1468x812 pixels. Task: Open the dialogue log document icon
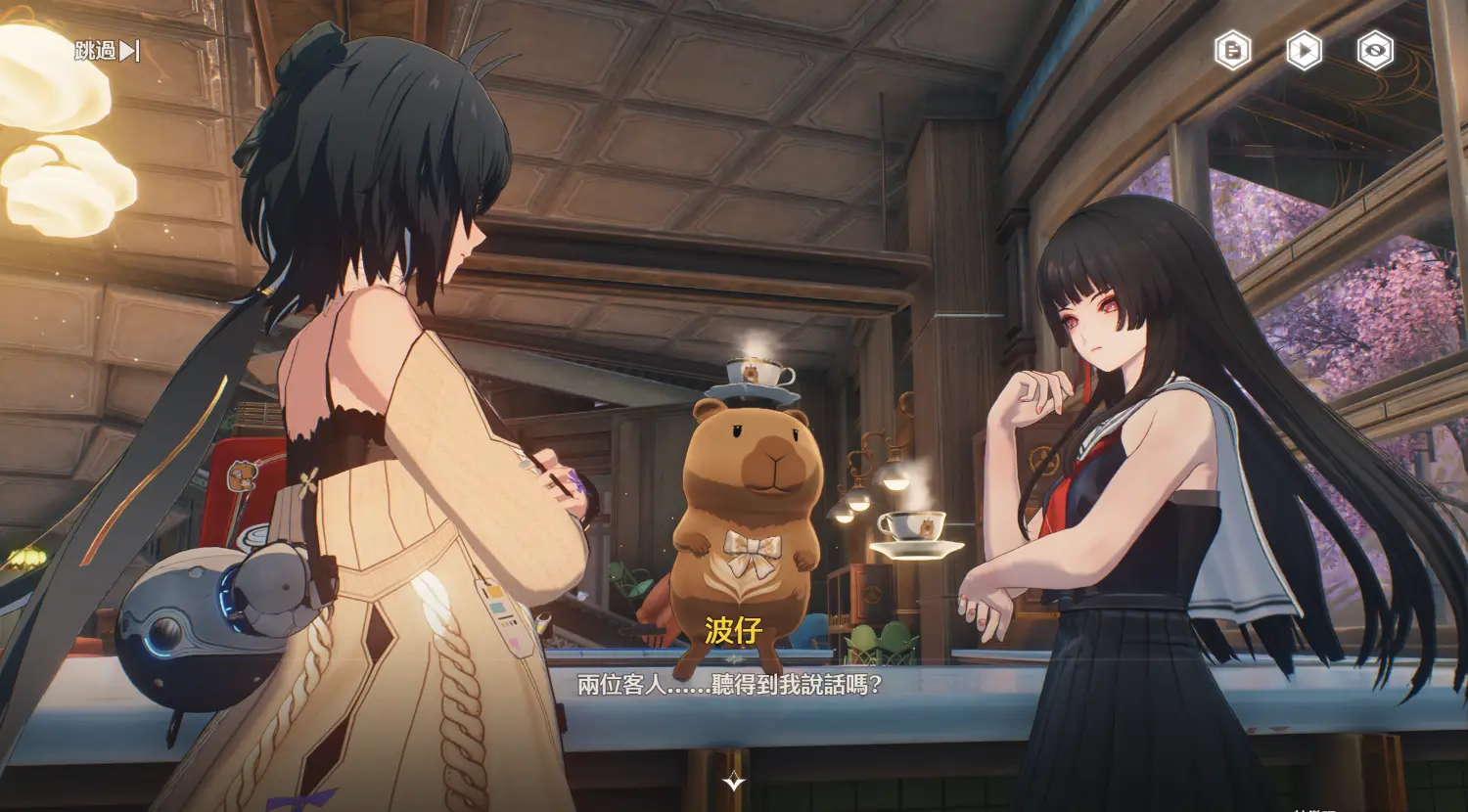pos(1232,50)
